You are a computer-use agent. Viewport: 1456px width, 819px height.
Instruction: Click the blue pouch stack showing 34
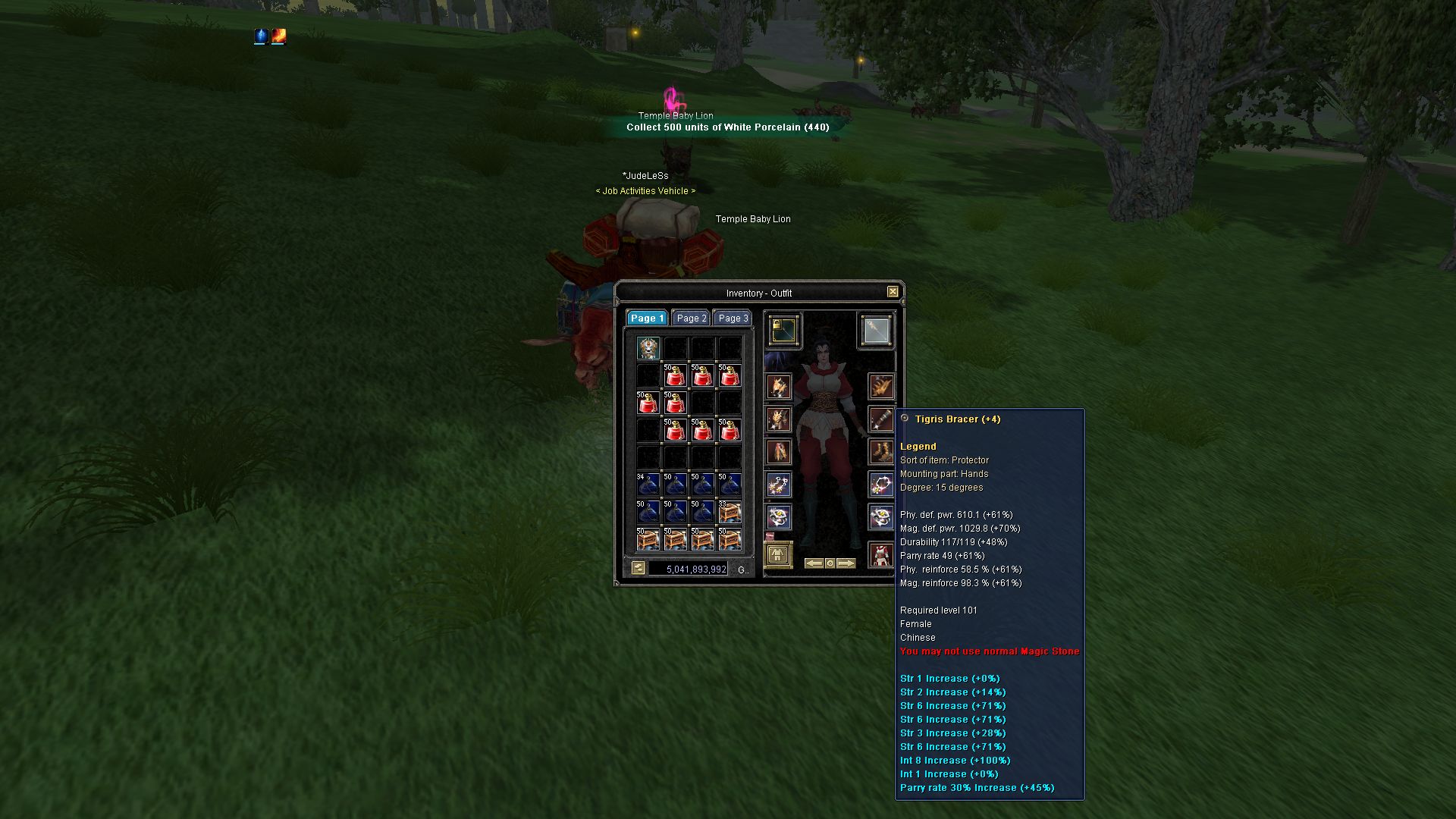[648, 485]
